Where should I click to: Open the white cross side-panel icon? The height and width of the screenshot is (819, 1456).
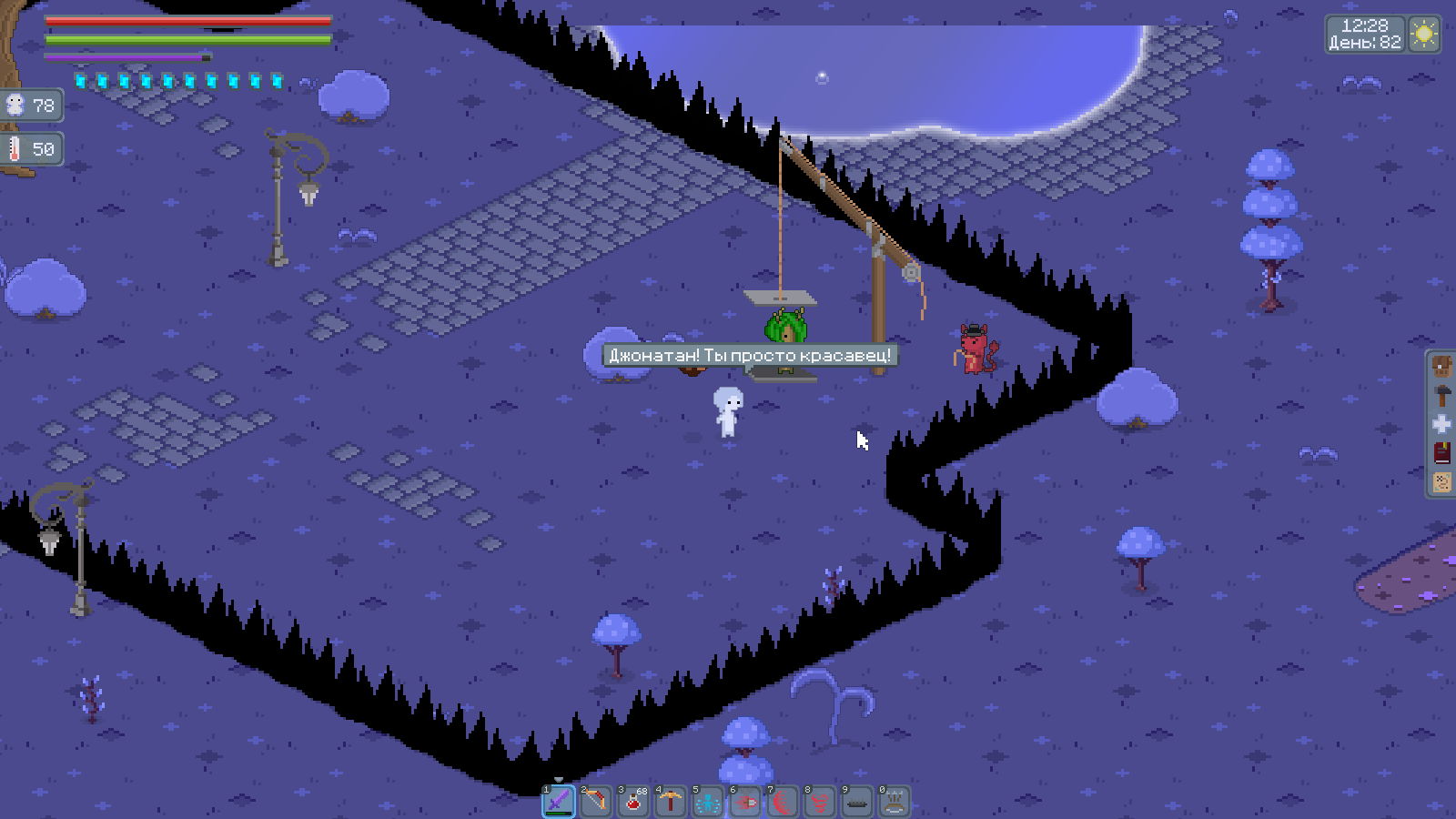1442,424
